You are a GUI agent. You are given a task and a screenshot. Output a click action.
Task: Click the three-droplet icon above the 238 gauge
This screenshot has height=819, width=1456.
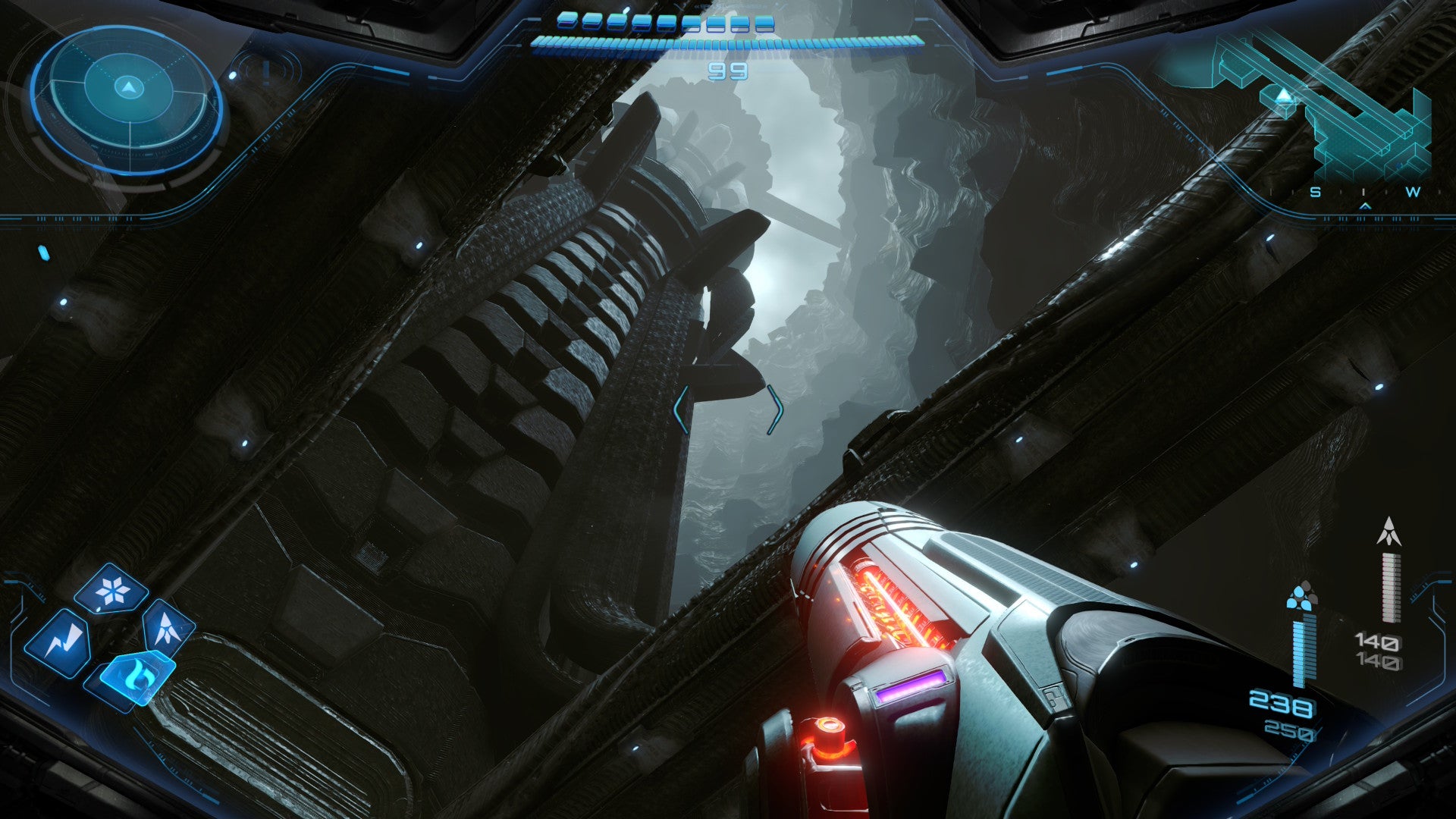pos(1301,595)
